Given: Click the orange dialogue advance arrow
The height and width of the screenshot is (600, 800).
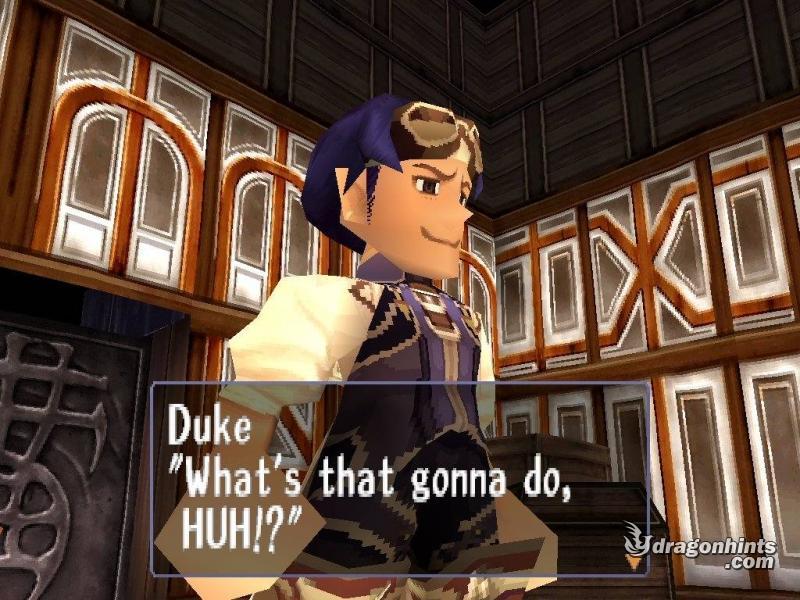Looking at the screenshot, I should pos(633,562).
